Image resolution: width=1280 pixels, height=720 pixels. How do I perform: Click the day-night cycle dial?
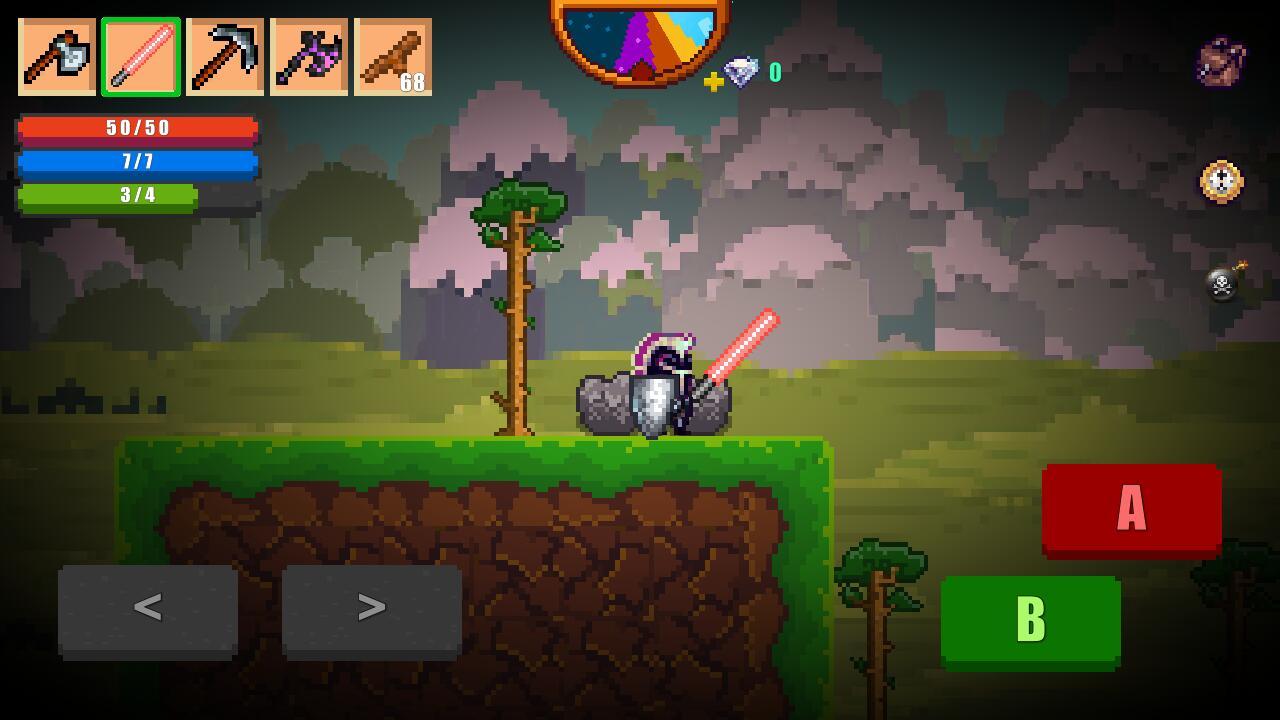coord(640,38)
